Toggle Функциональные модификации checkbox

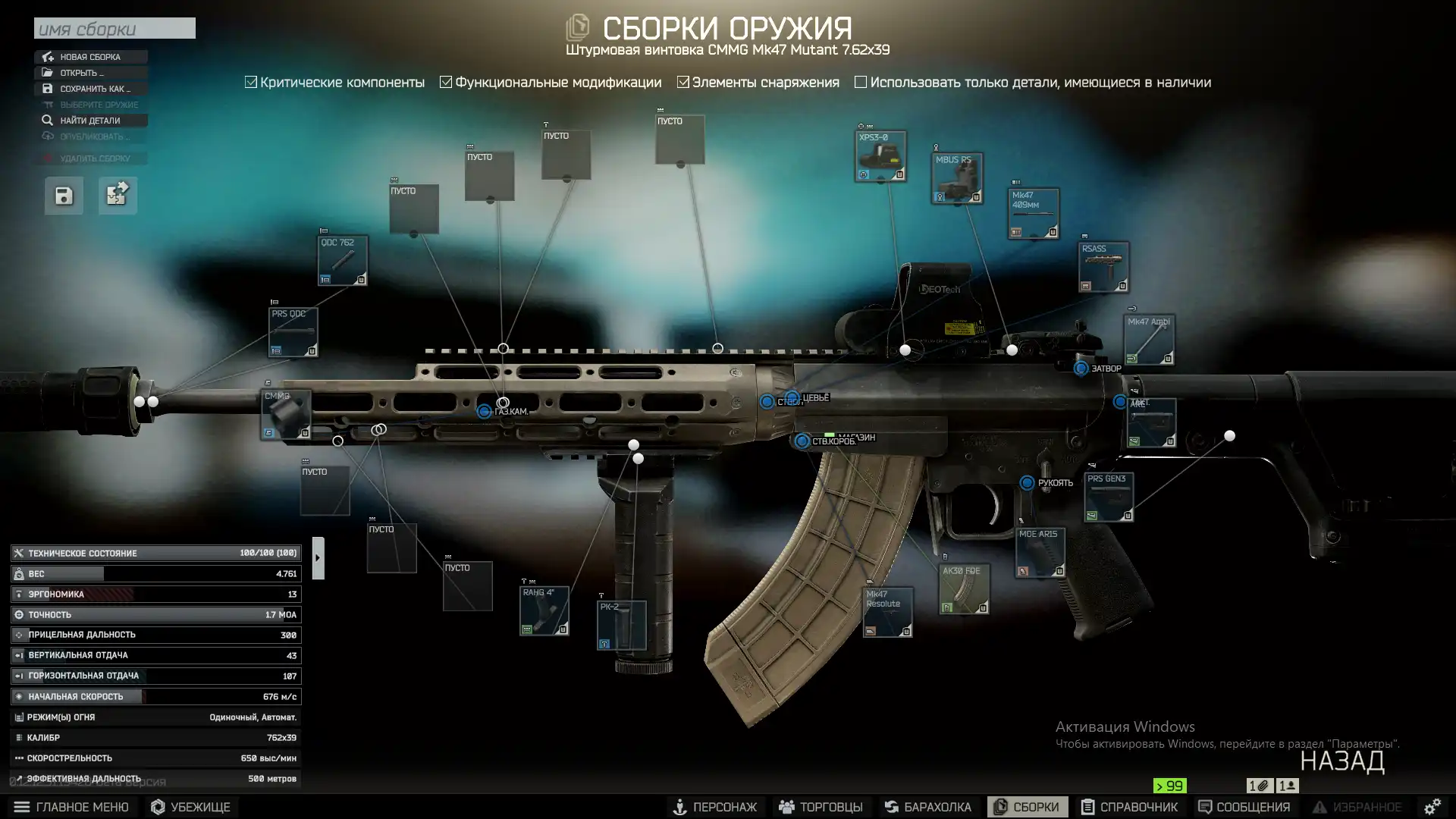(446, 82)
